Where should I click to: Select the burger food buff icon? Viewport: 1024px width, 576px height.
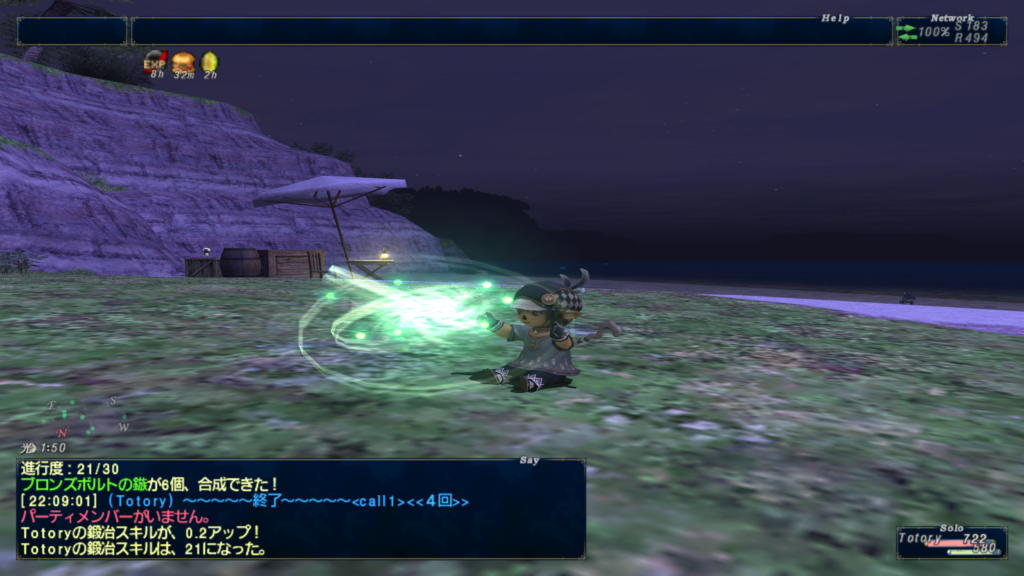tap(183, 63)
